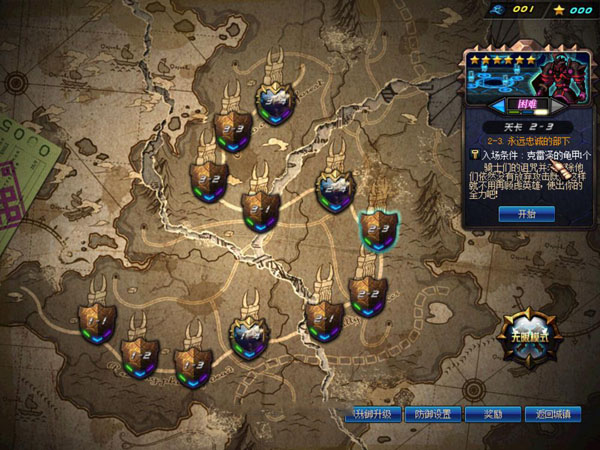This screenshot has height=450, width=600.
Task: Select the stage 1-3 shield node
Action: (x=192, y=364)
